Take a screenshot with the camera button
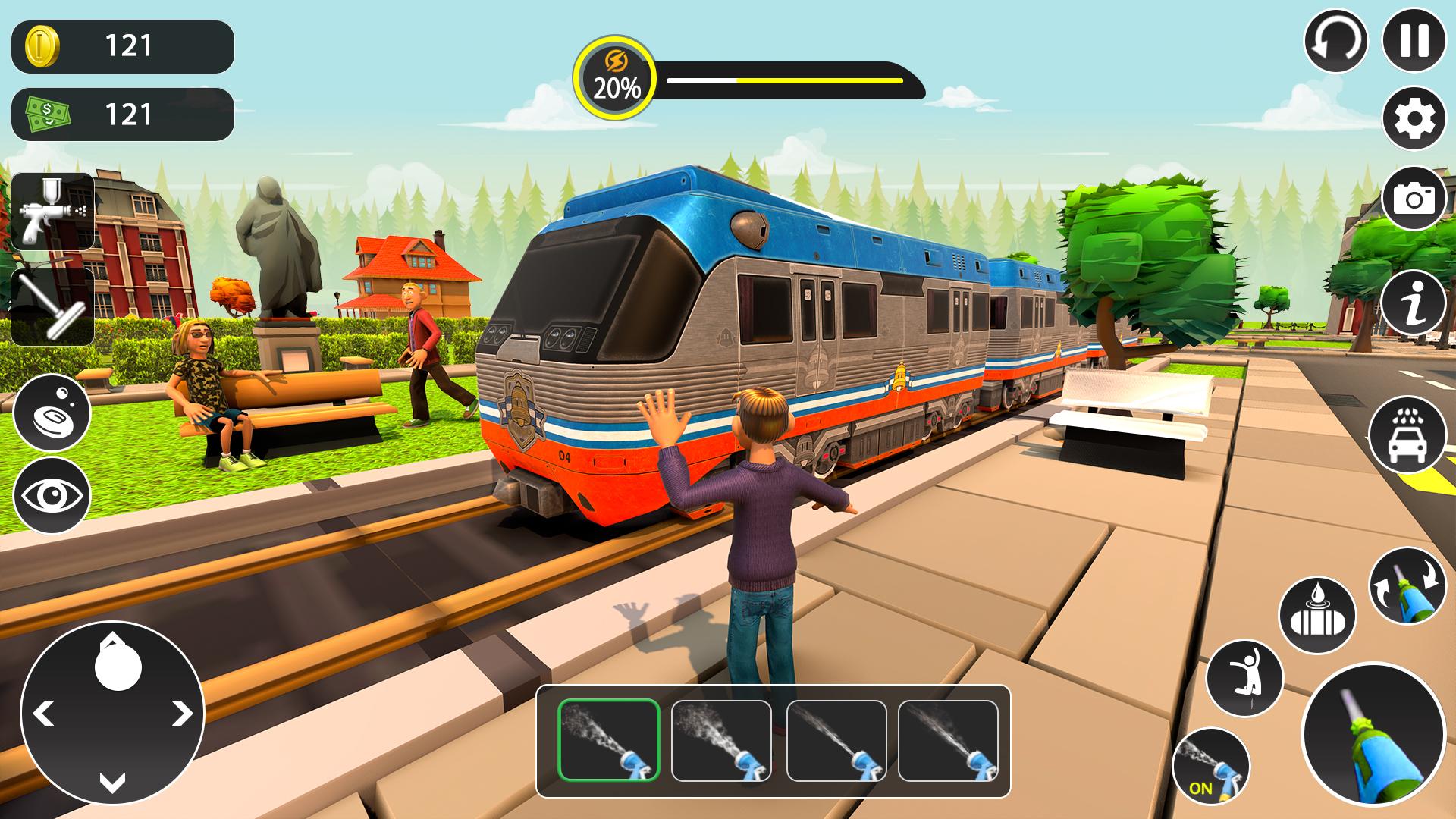1456x819 pixels. tap(1414, 199)
